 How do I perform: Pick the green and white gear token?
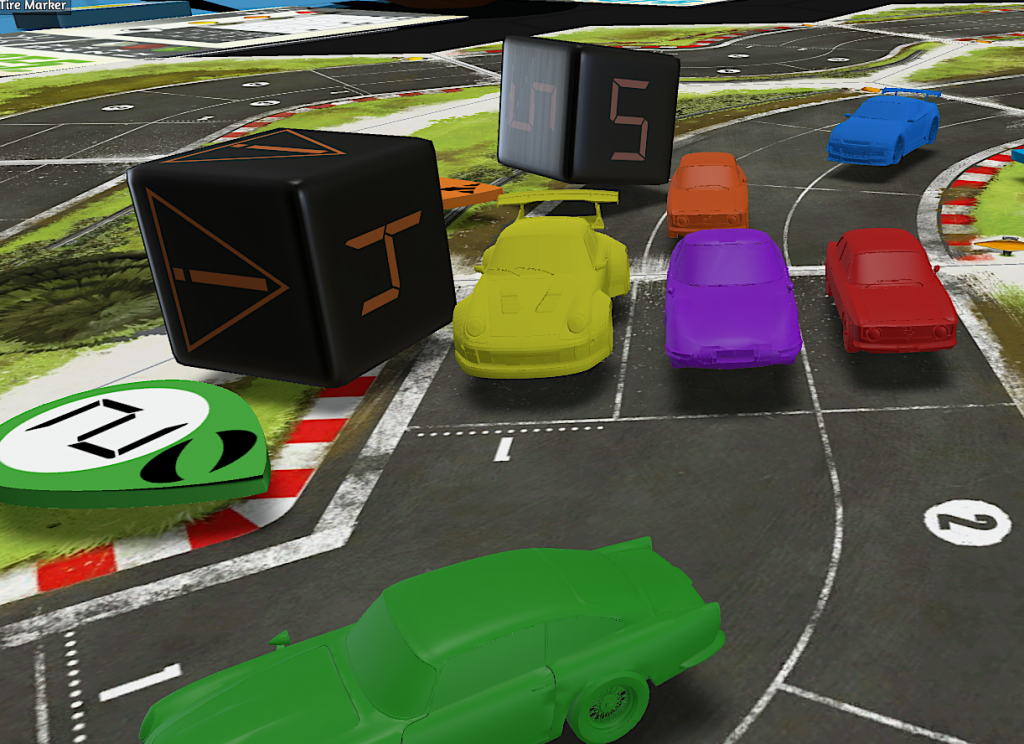click(132, 445)
